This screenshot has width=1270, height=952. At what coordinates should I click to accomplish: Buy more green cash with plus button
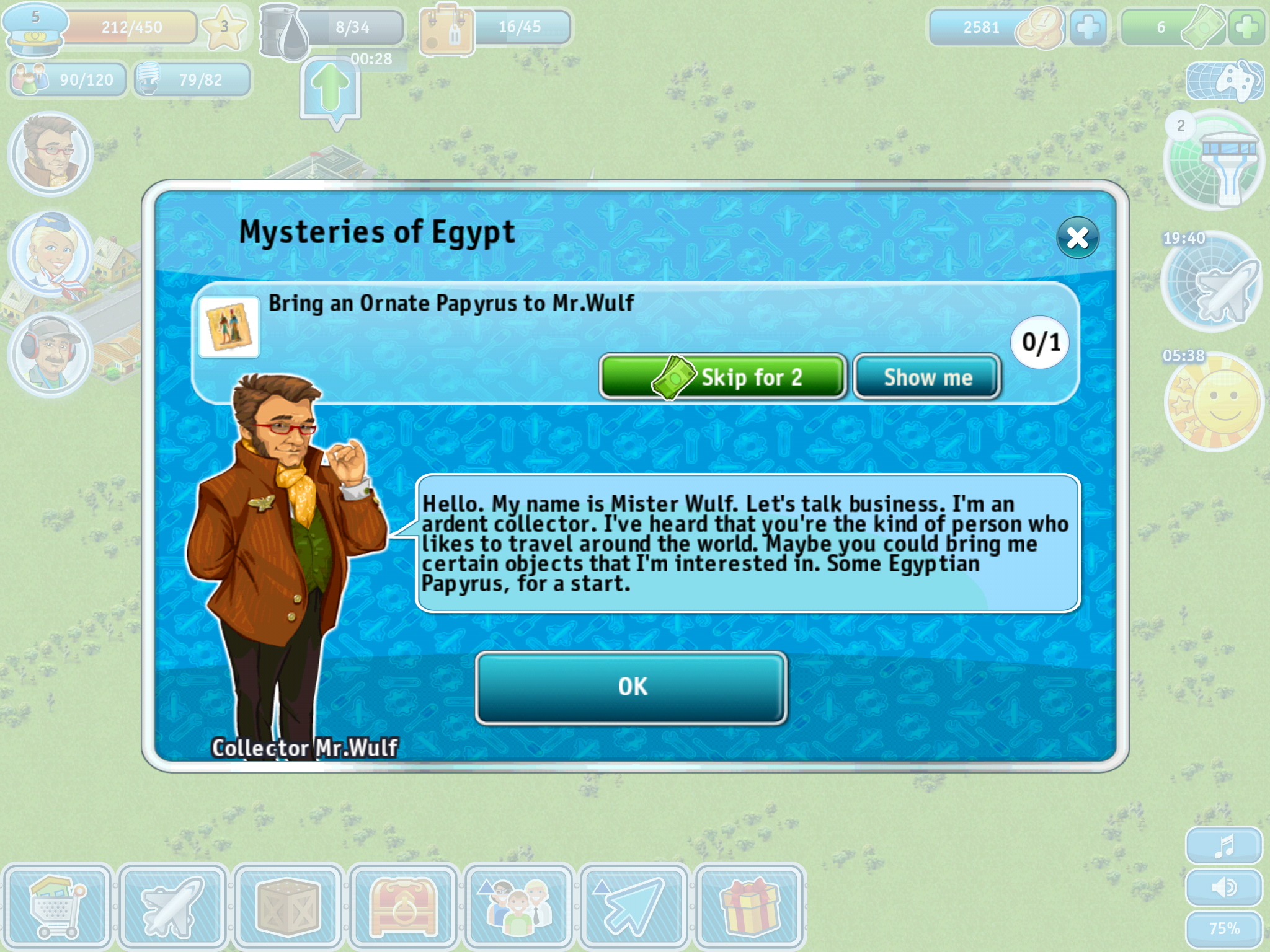coord(1246,27)
